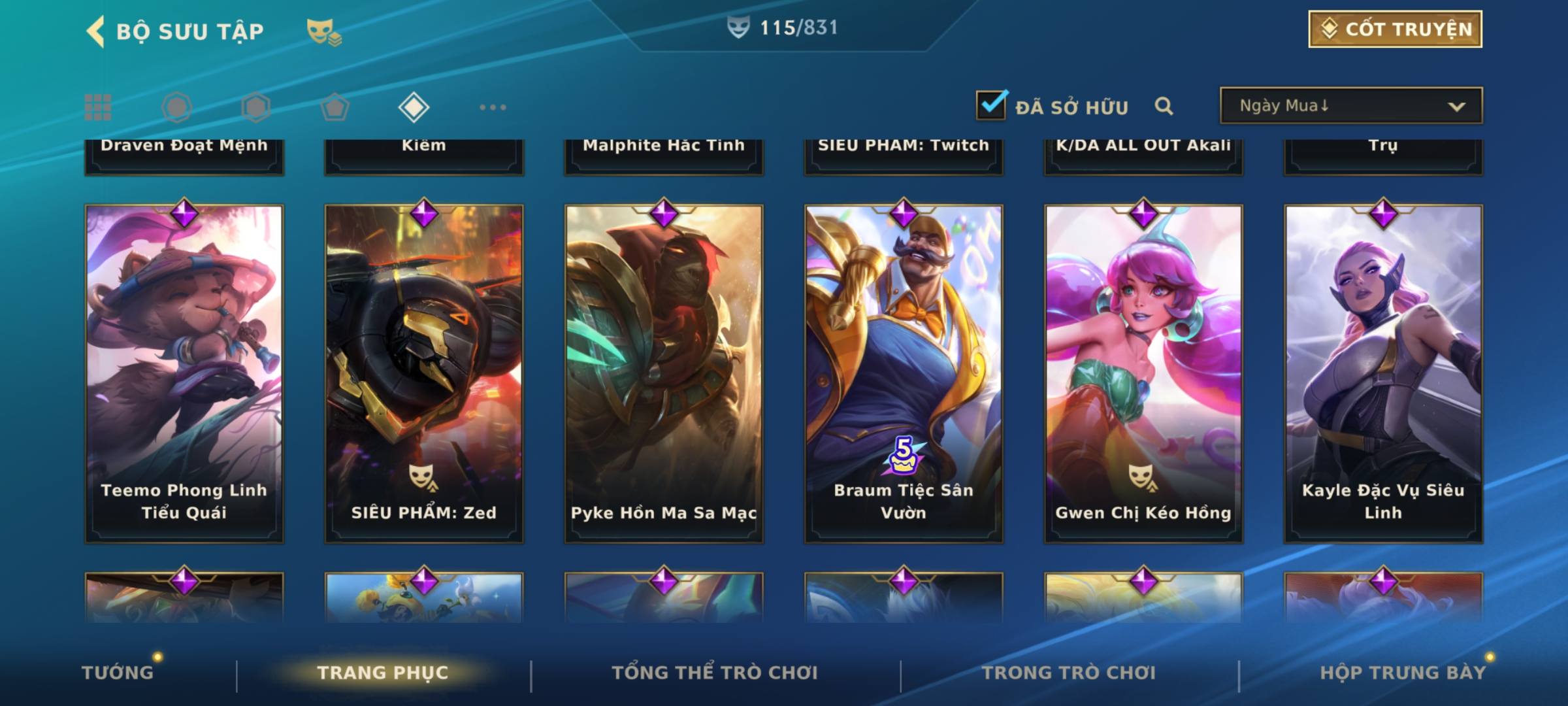Open the three-dots more filters
The image size is (1568, 706).
[493, 107]
